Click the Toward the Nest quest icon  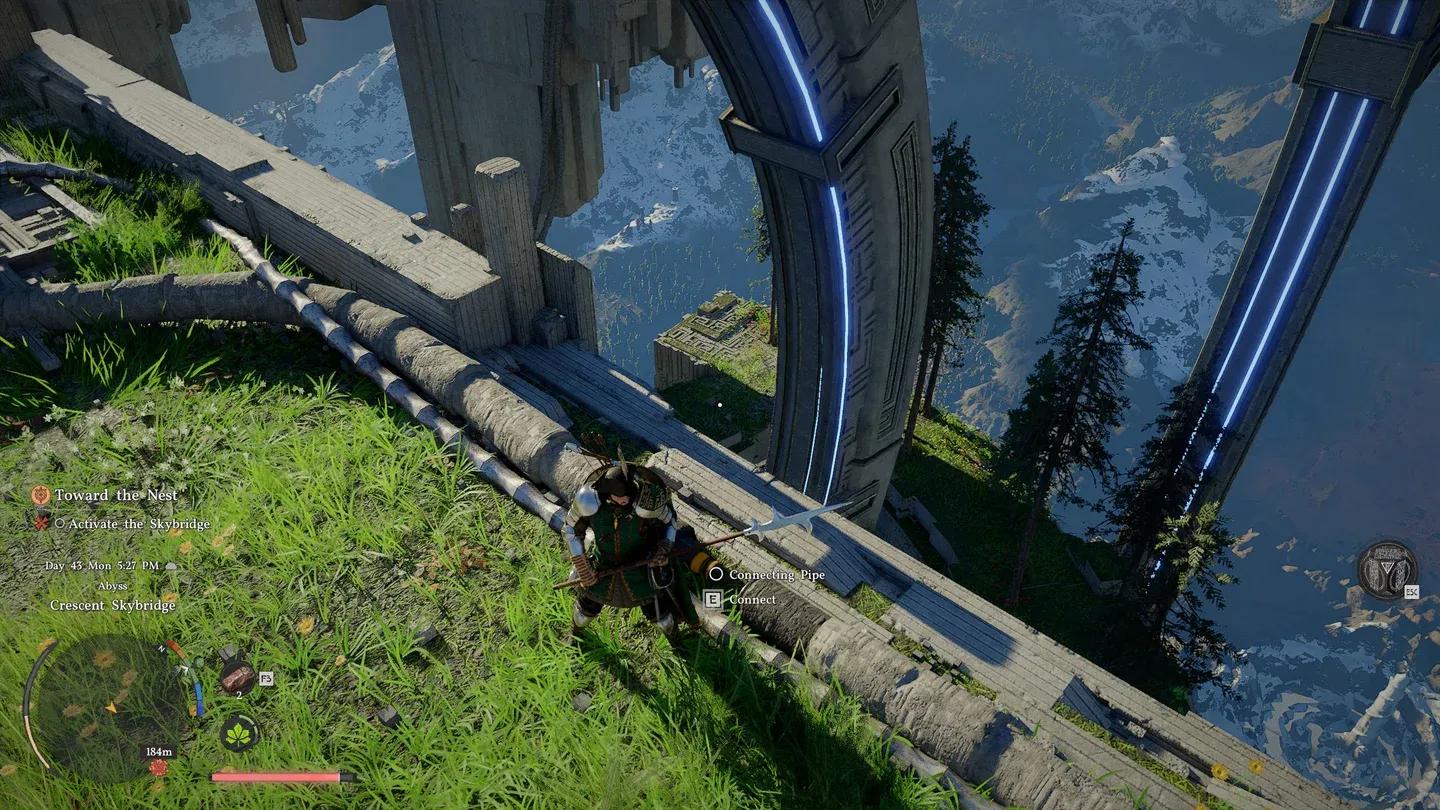[41, 496]
